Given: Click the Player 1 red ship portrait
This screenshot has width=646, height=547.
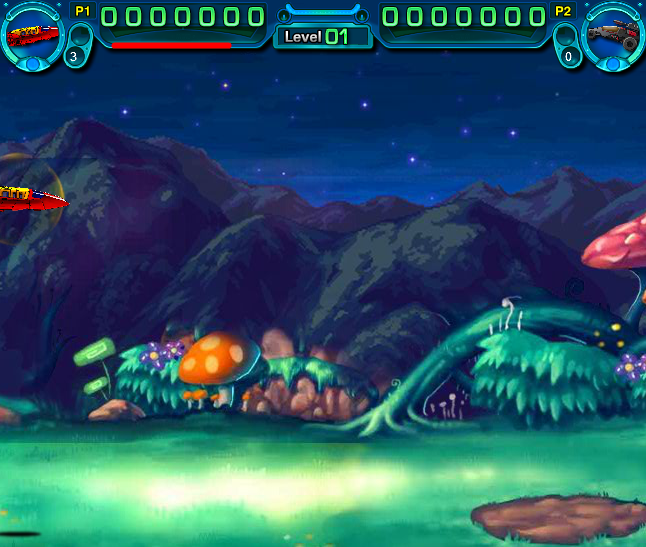Looking at the screenshot, I should pyautogui.click(x=31, y=33).
